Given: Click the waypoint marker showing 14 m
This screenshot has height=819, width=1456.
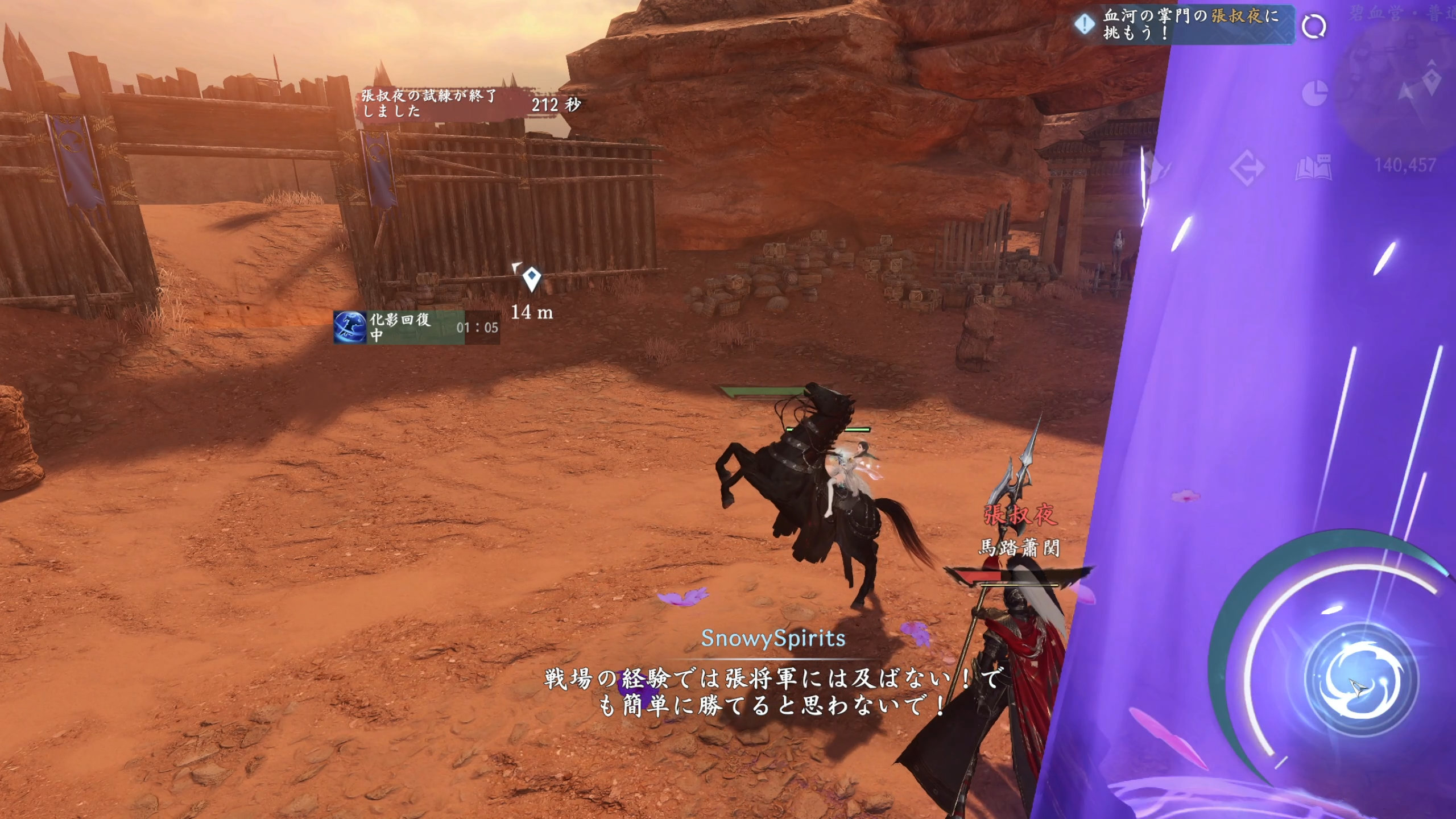Looking at the screenshot, I should click(531, 279).
